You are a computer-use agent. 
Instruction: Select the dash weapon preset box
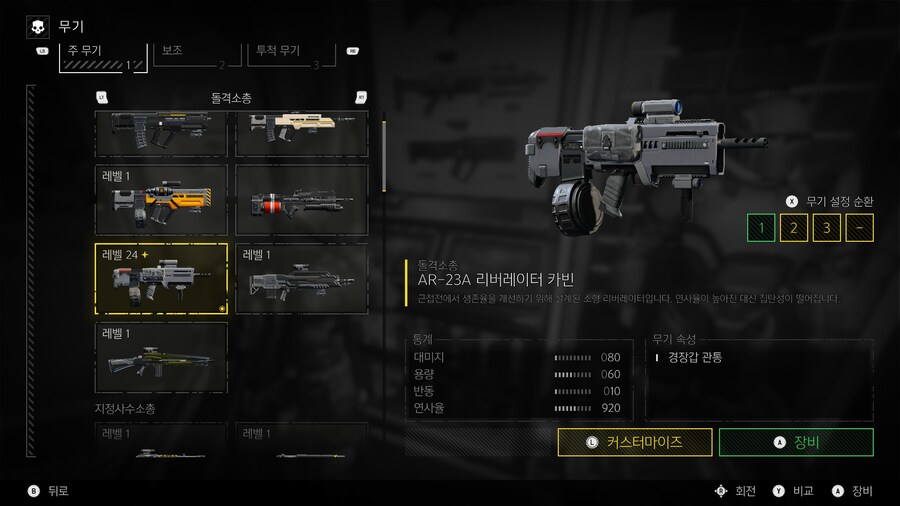click(x=860, y=228)
